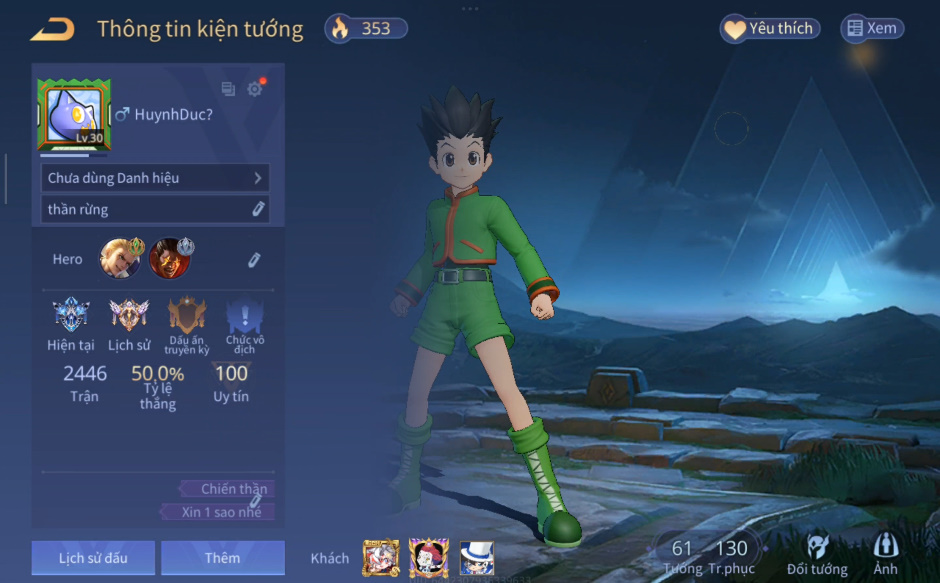
Task: Open profile settings gear icon
Action: [x=255, y=89]
